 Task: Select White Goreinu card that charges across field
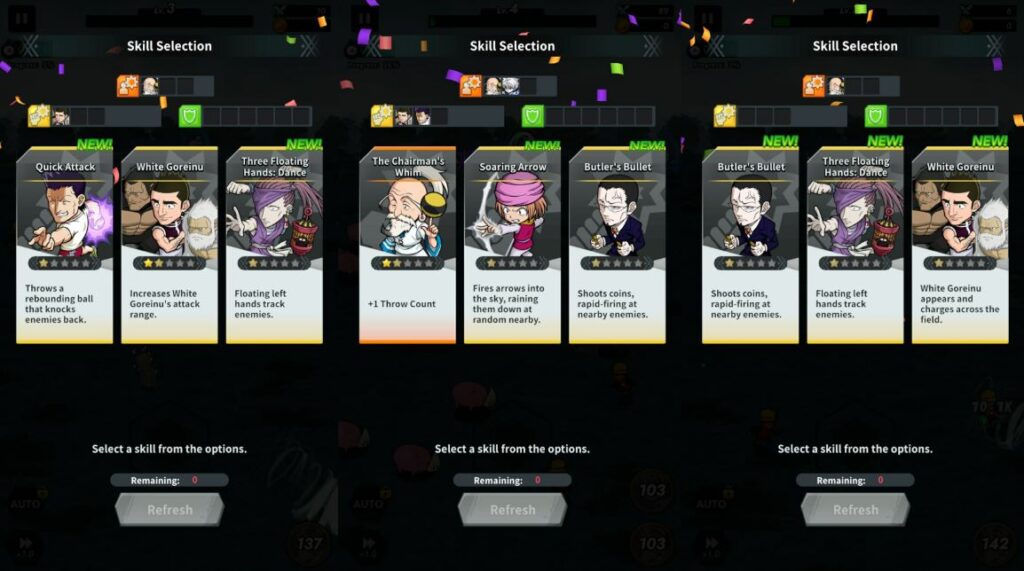click(960, 245)
